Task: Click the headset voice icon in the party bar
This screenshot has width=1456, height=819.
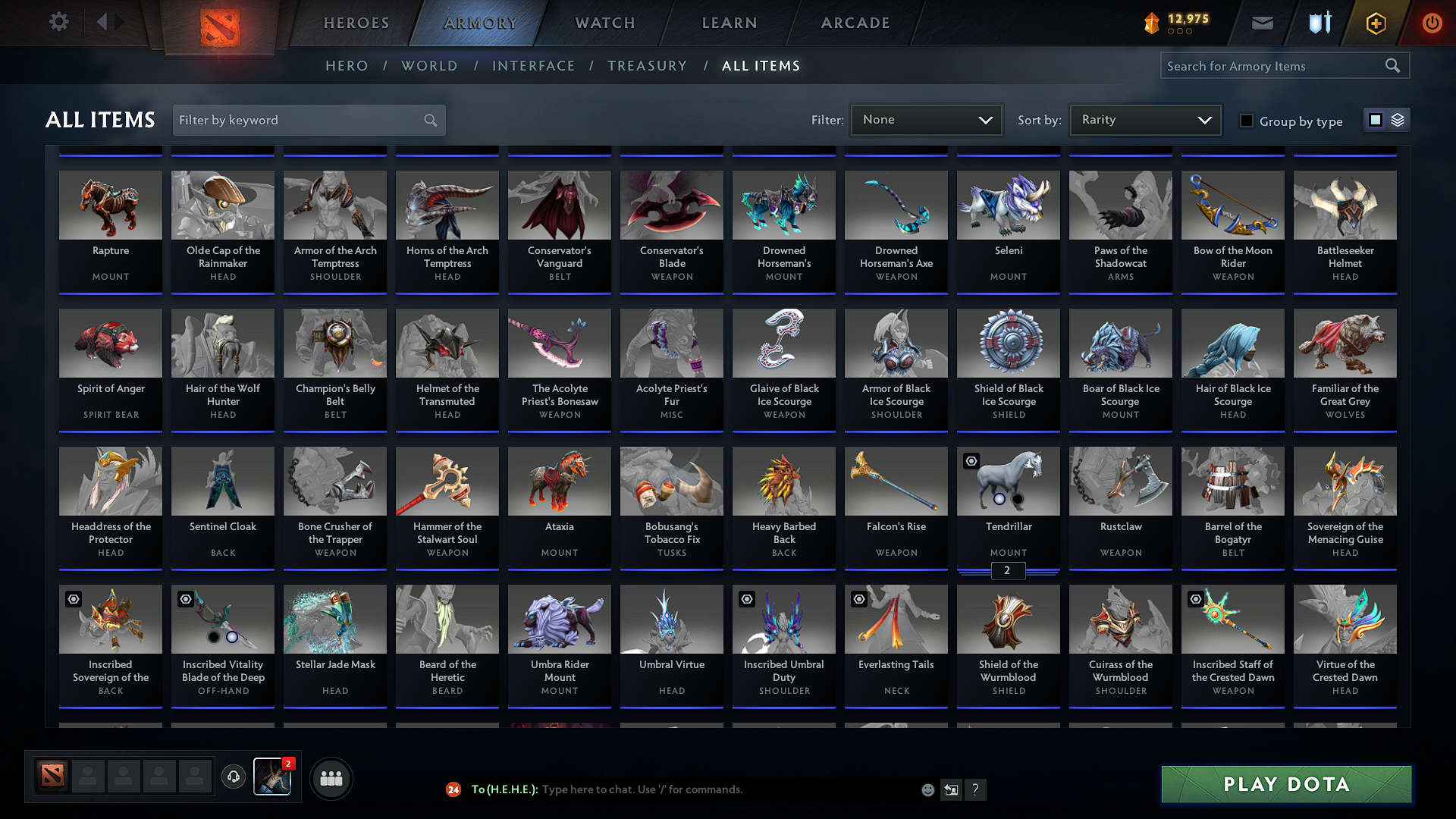Action: pos(234,777)
